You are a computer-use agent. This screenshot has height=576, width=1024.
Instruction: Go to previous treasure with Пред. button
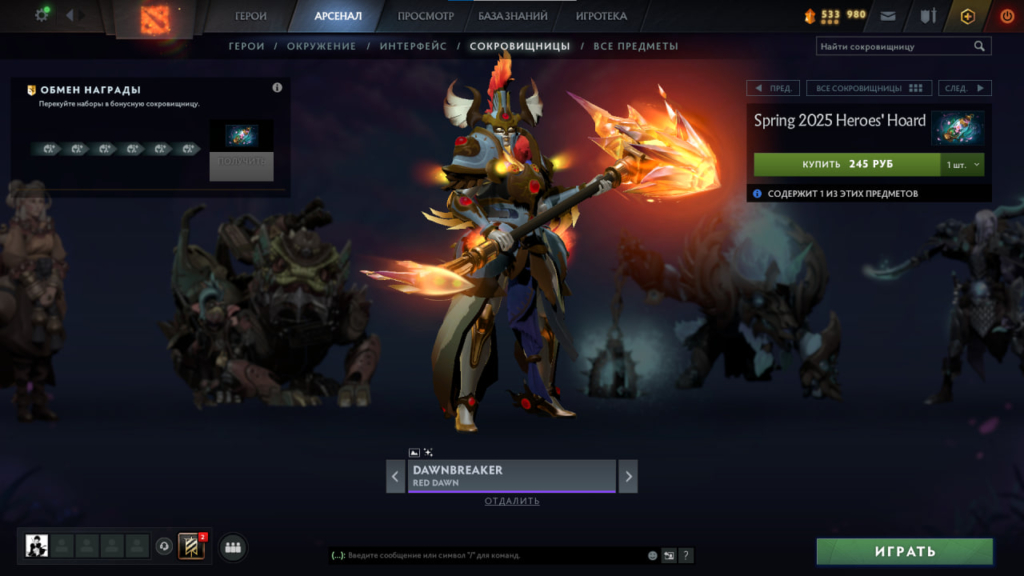tap(773, 88)
